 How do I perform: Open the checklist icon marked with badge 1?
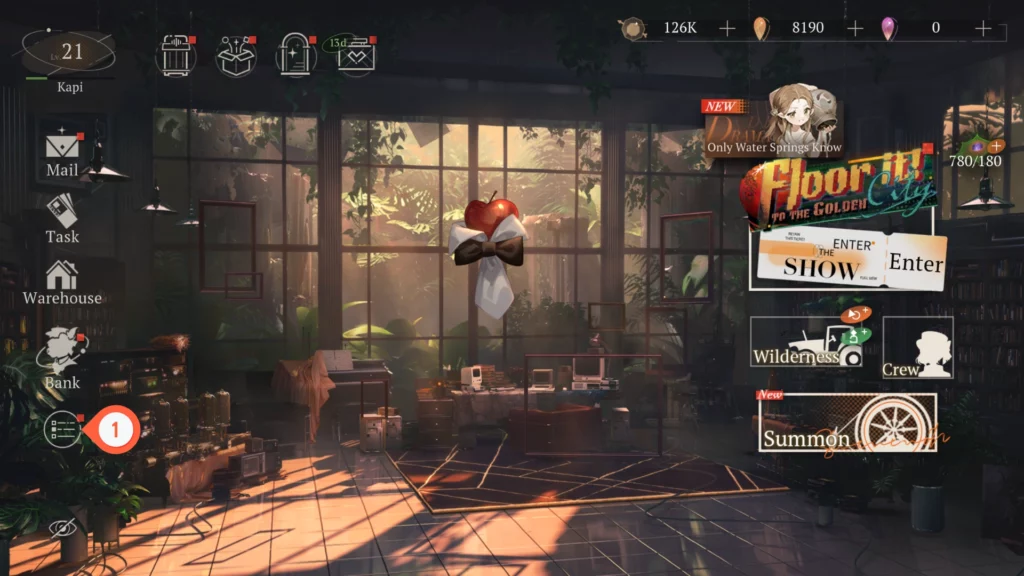63,430
